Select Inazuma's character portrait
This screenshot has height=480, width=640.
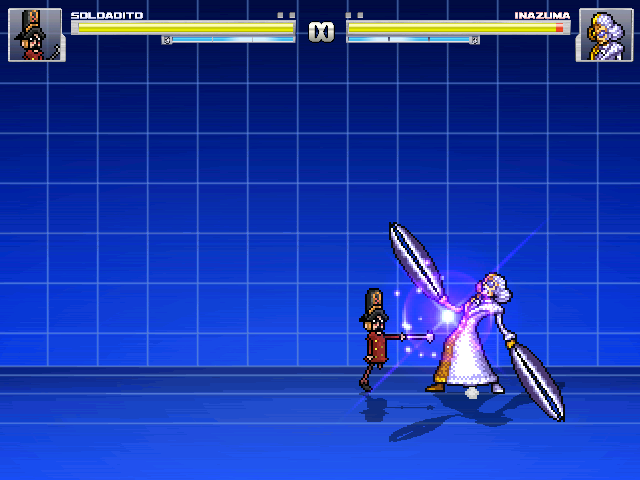coord(604,35)
